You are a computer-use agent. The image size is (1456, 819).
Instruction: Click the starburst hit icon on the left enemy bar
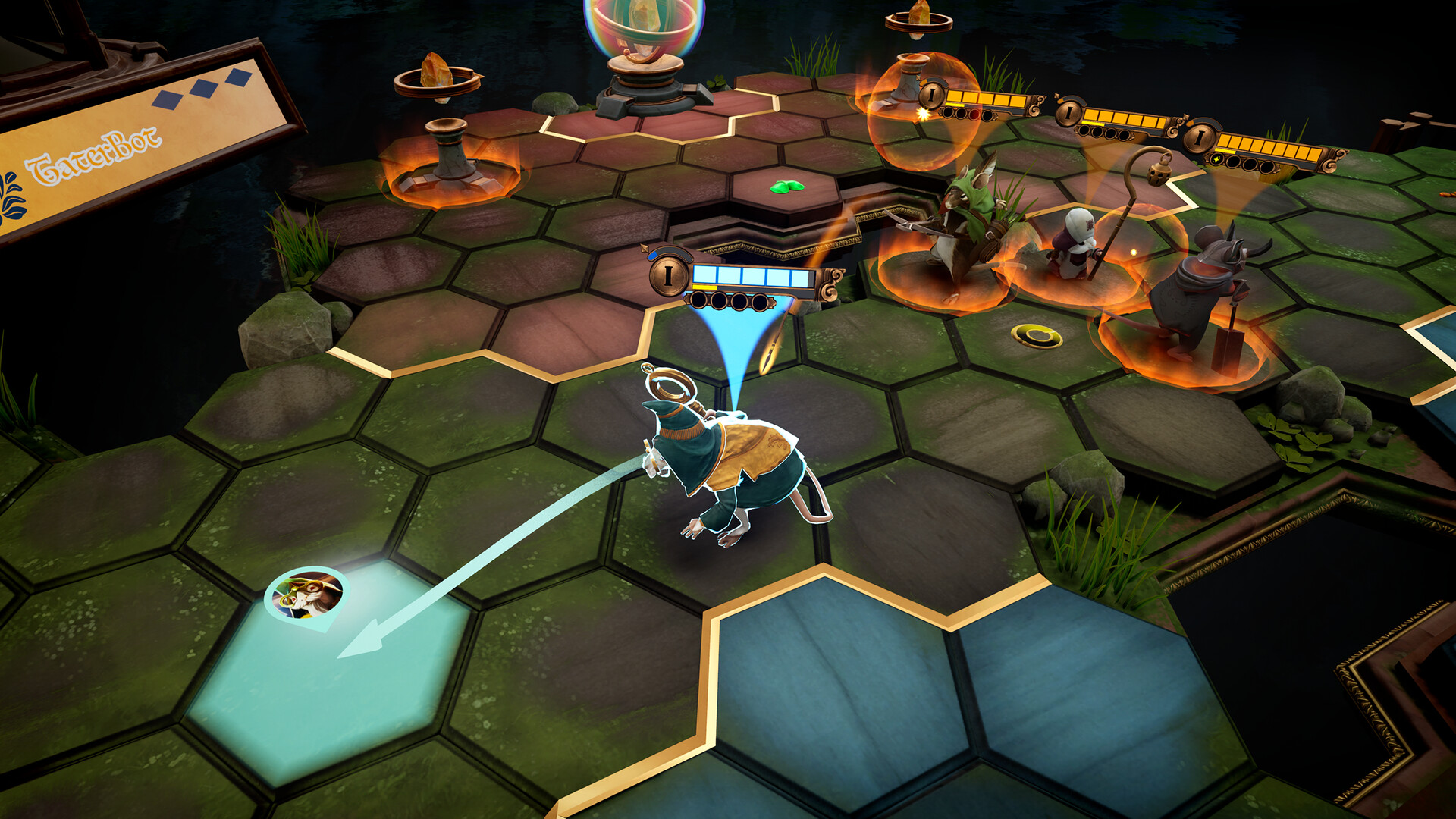tap(922, 113)
